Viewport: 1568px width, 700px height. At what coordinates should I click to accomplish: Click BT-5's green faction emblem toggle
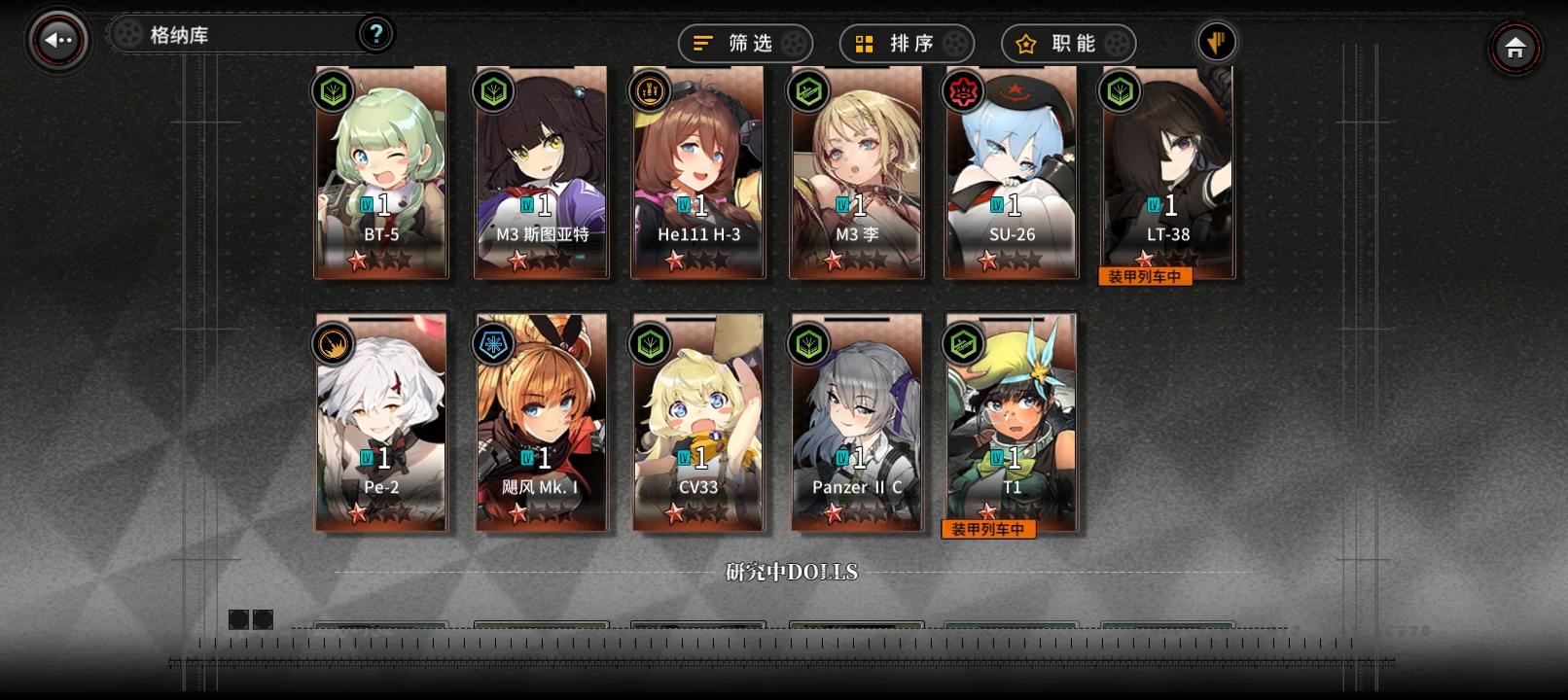pos(332,92)
